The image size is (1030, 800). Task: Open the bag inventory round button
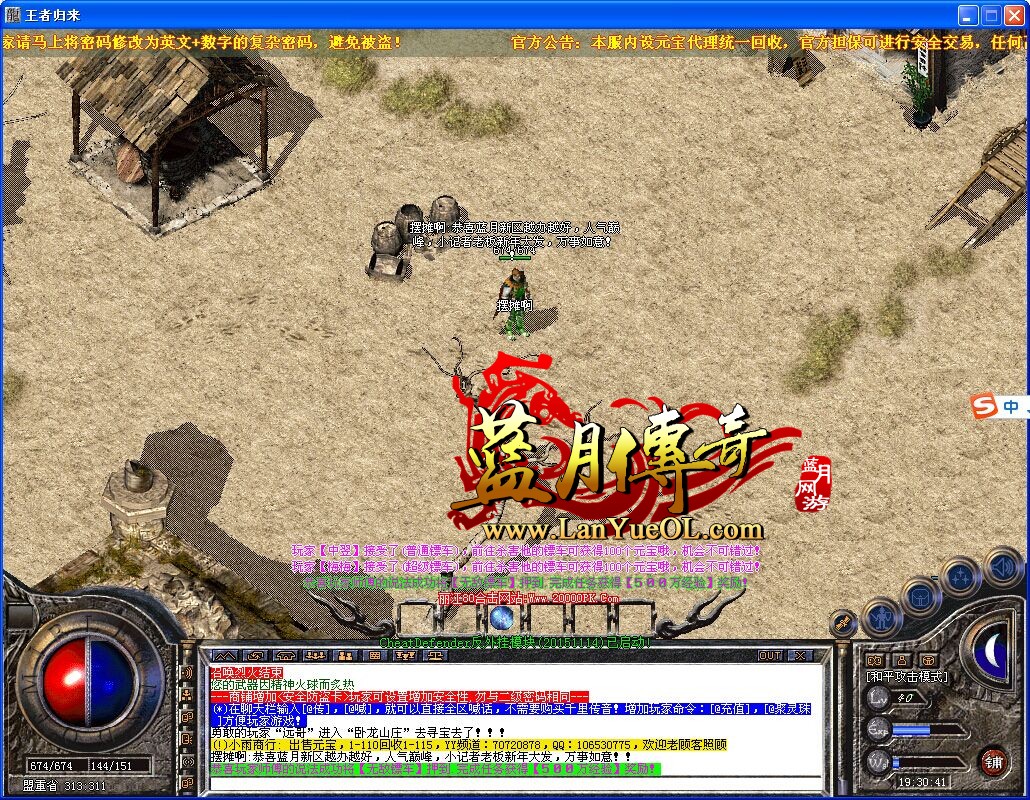921,597
